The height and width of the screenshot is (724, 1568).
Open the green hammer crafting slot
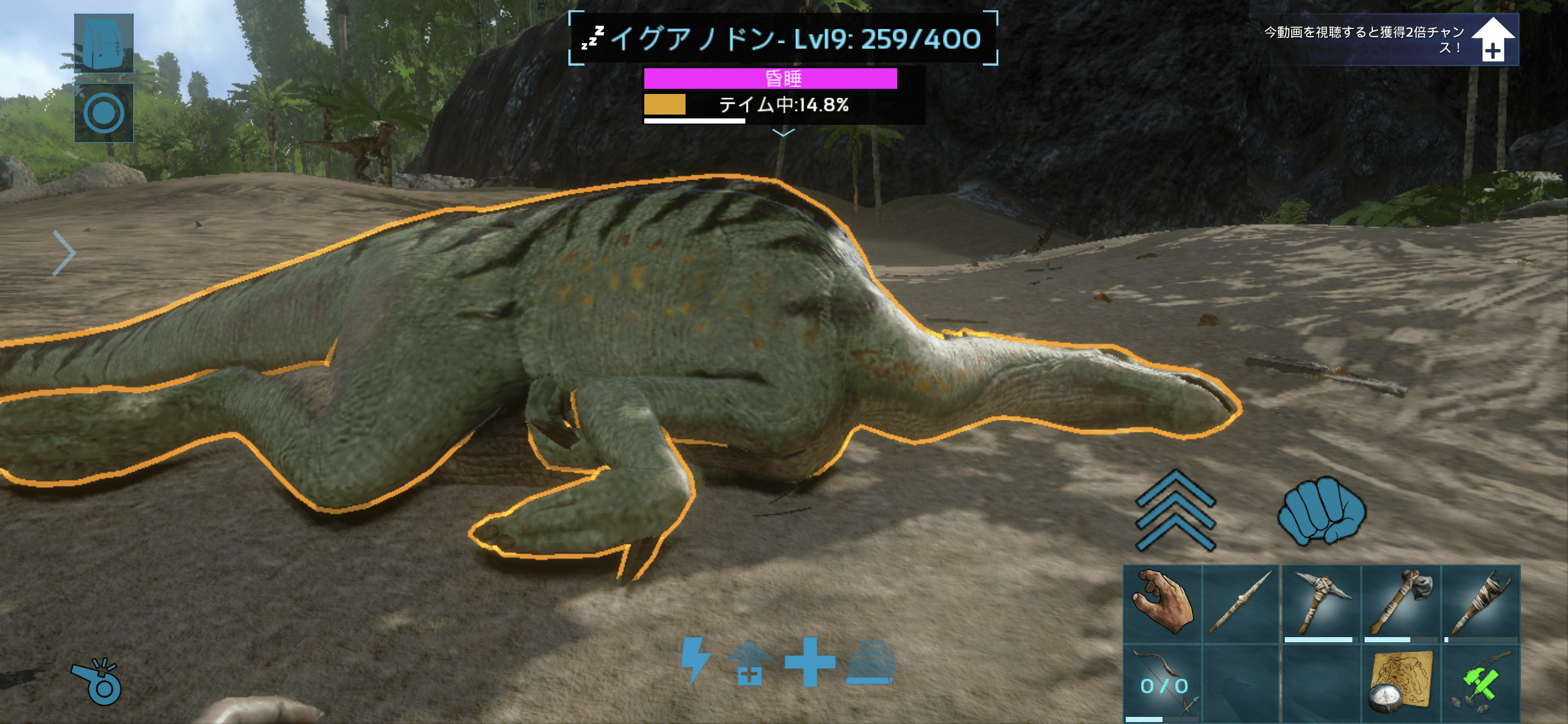(x=1480, y=683)
